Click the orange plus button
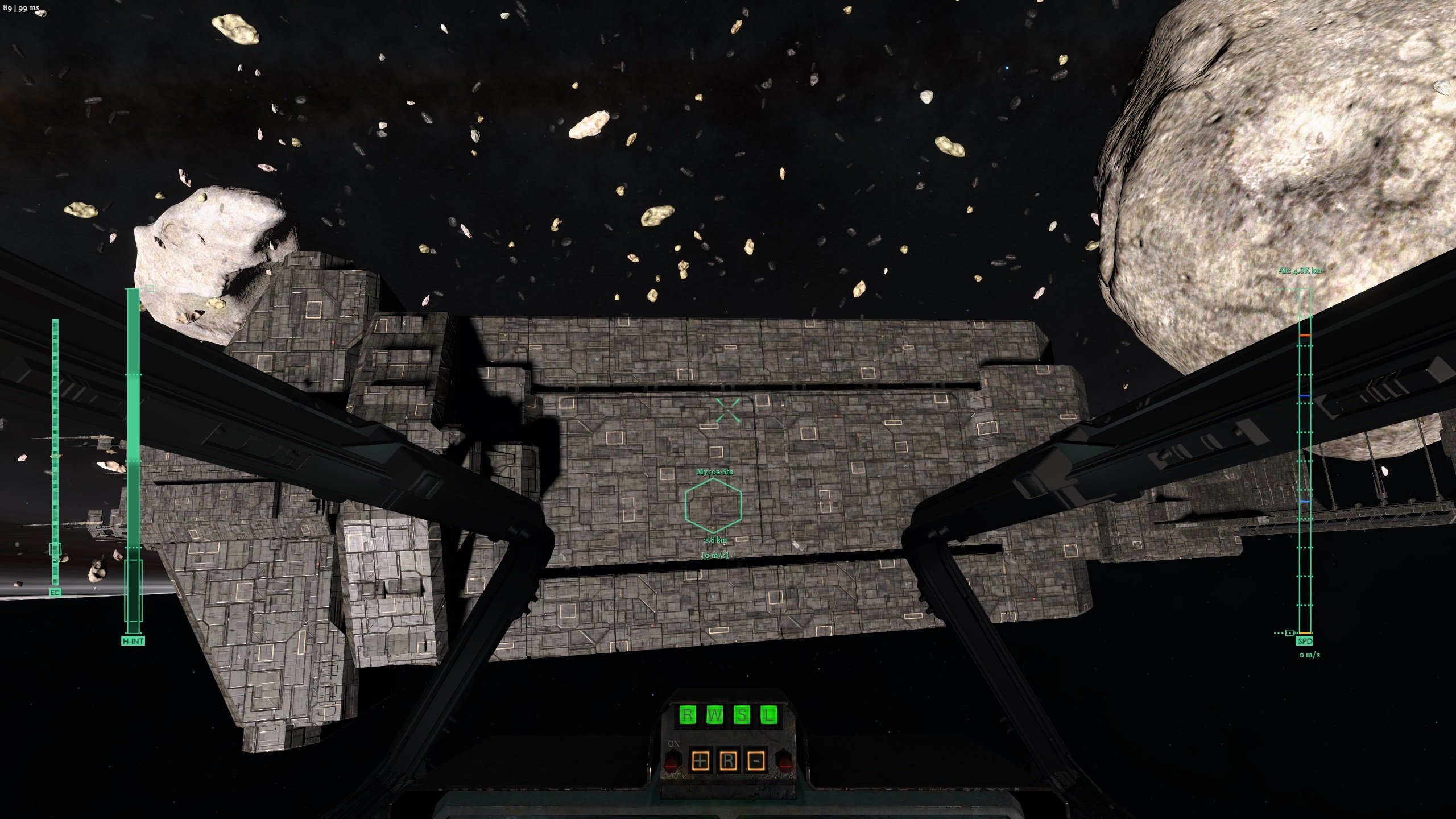 tap(701, 760)
